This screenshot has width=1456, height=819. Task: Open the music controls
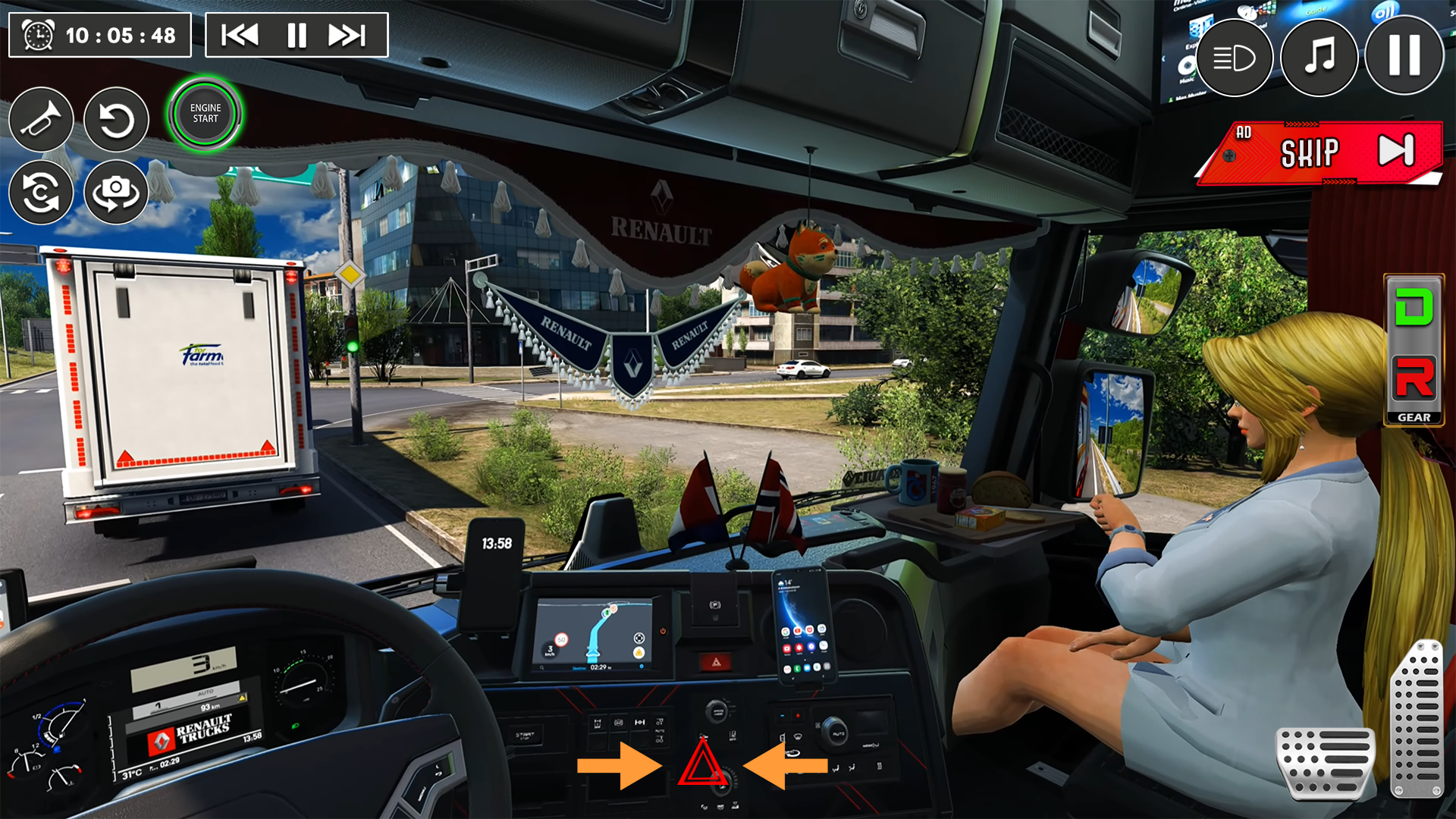click(1319, 58)
